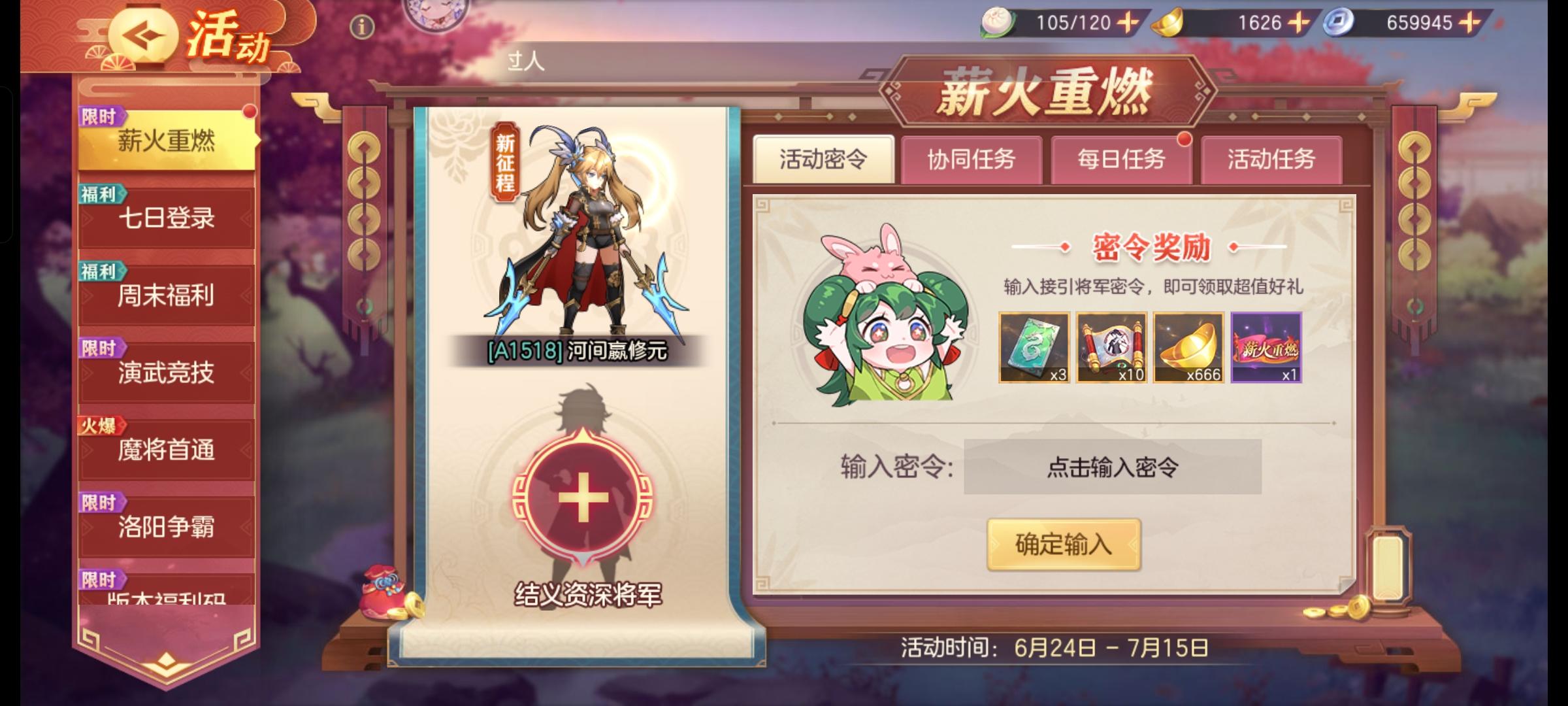Switch to the 每日任务 tab
The image size is (1568, 706).
[1120, 158]
